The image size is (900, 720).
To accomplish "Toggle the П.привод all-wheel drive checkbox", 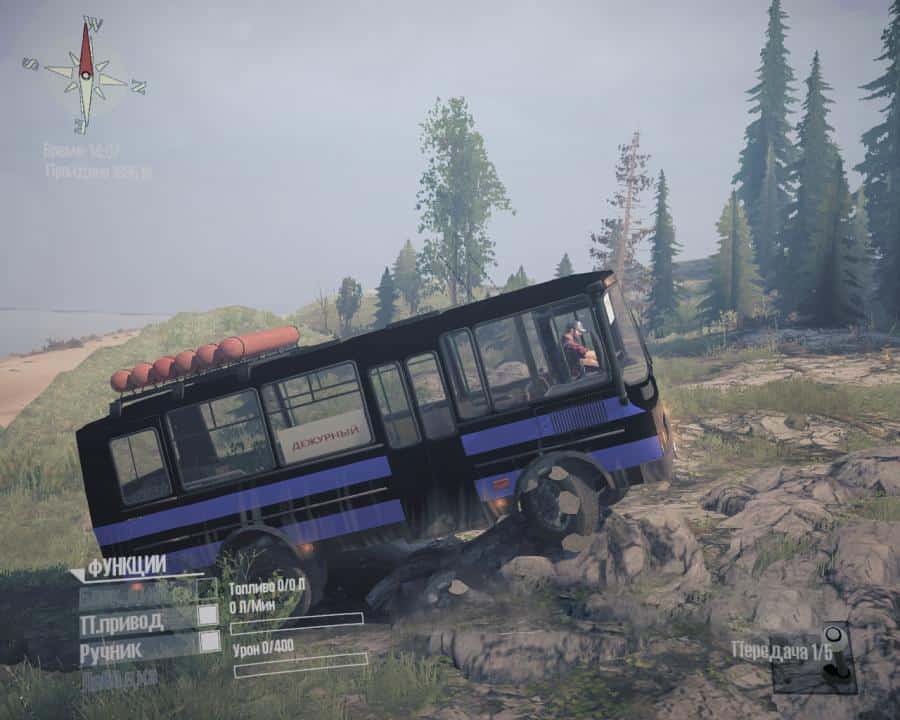I will click(208, 615).
